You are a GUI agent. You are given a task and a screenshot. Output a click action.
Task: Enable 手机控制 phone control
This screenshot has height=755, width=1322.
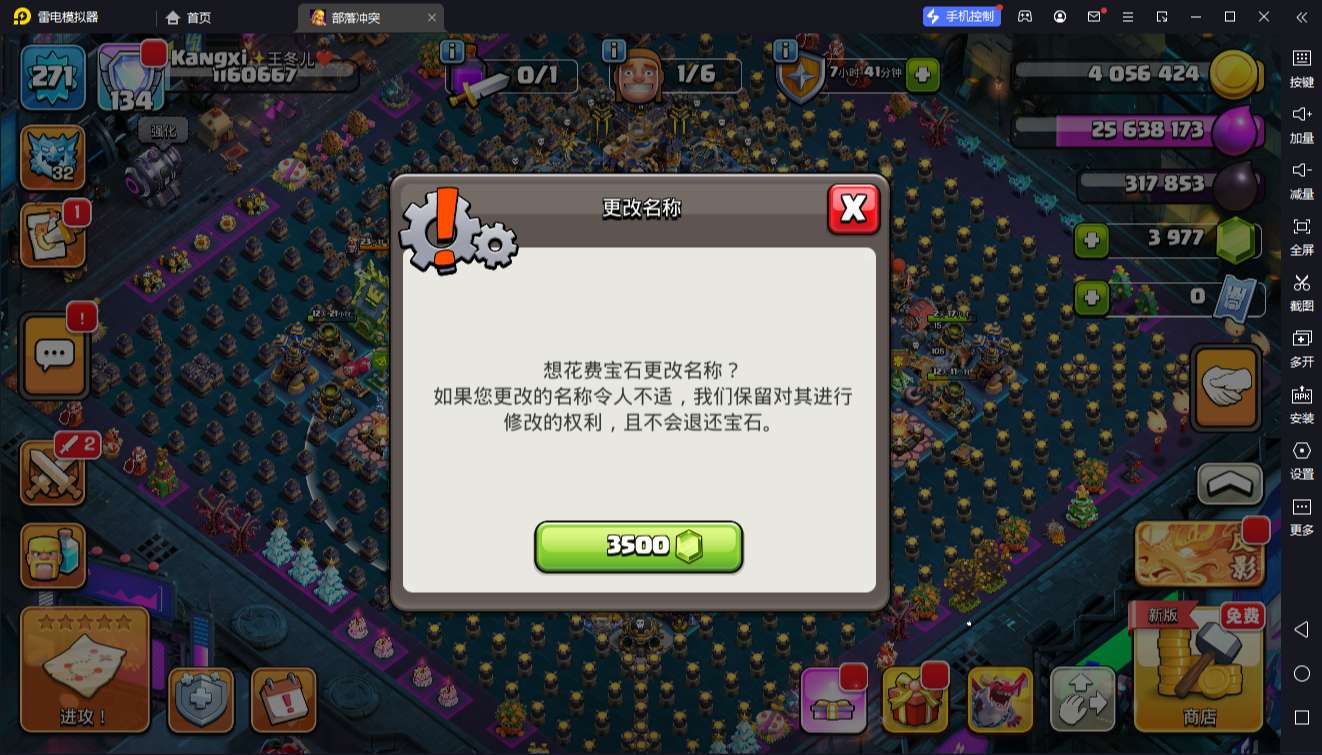coord(961,17)
